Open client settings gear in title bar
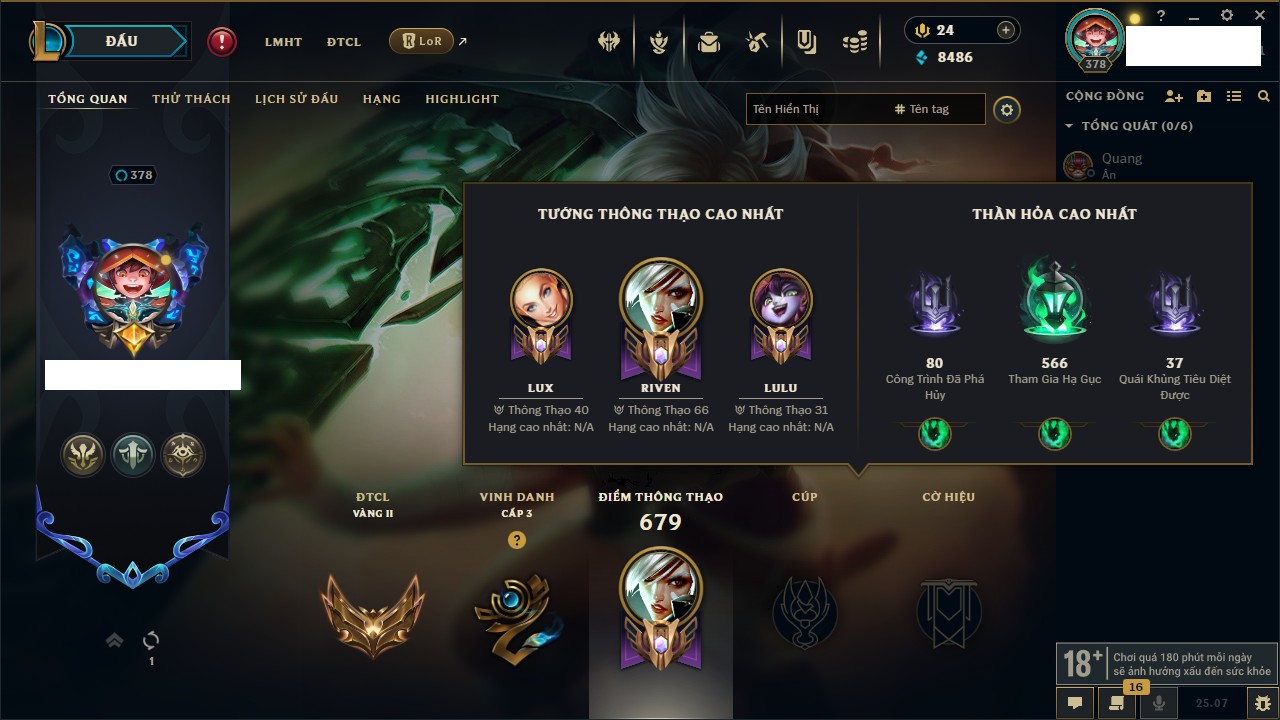The width and height of the screenshot is (1280, 720). coord(1227,16)
